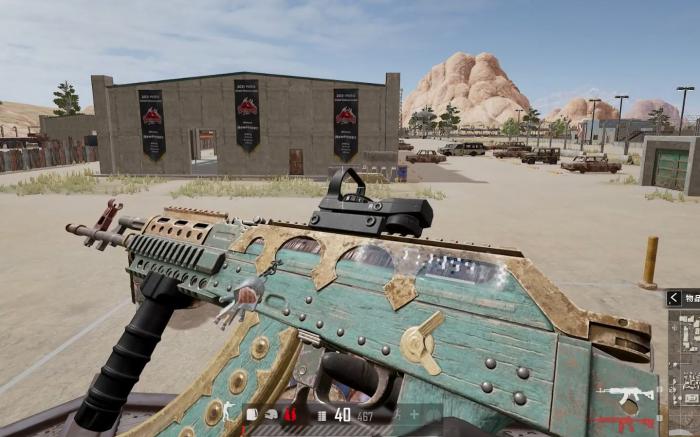
Task: Click the backpack equipment icon
Action: (x=253, y=414)
